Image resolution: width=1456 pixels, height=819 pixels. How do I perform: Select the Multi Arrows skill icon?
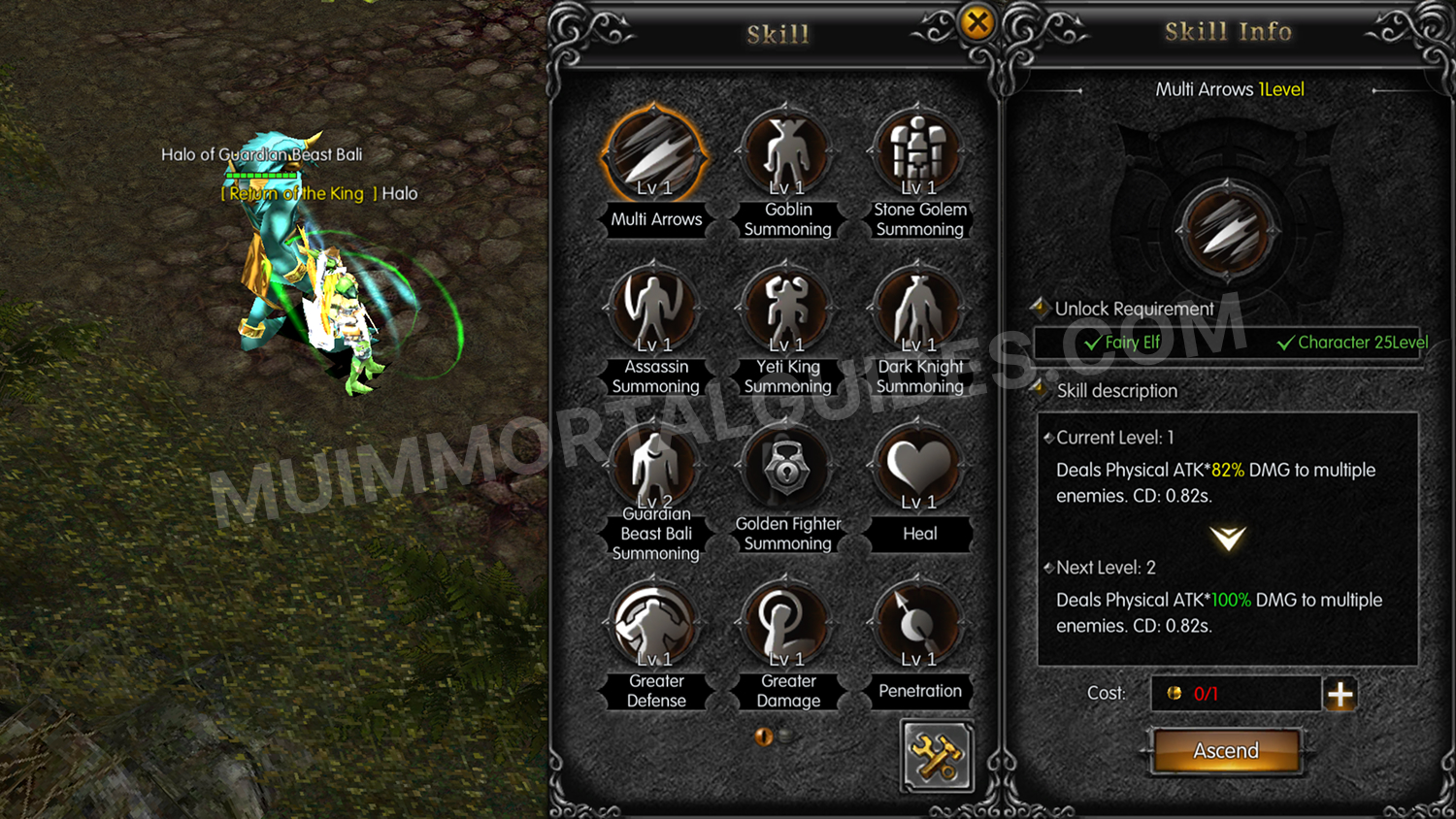[x=655, y=150]
